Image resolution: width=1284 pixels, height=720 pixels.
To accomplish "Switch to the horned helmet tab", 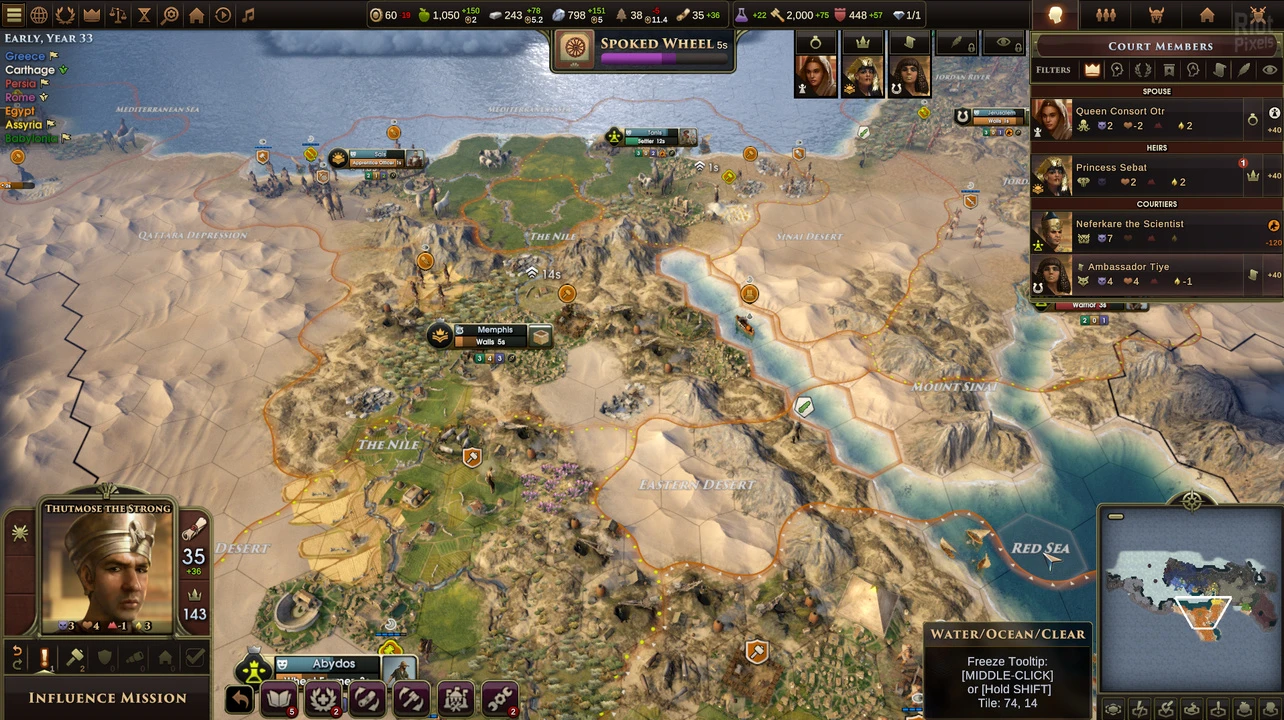I will 1157,15.
